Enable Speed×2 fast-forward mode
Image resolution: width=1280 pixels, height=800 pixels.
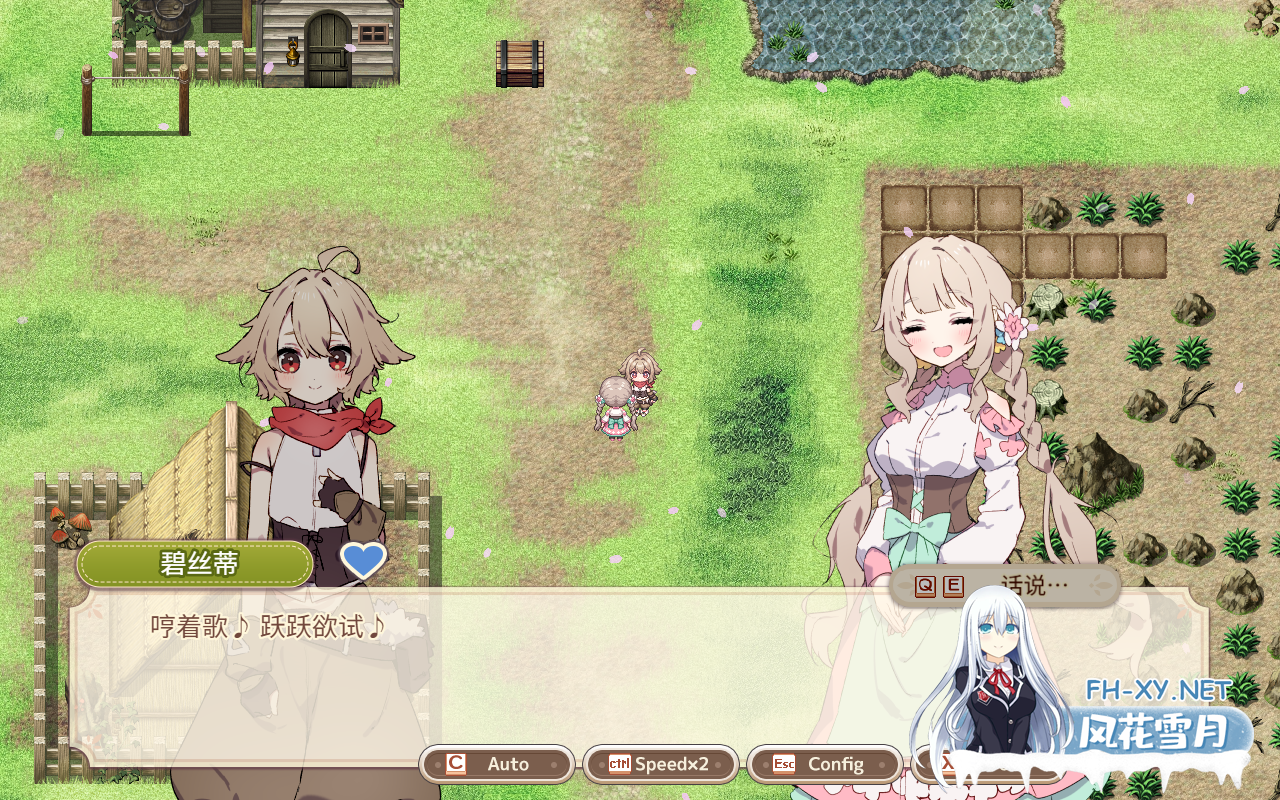pyautogui.click(x=661, y=764)
